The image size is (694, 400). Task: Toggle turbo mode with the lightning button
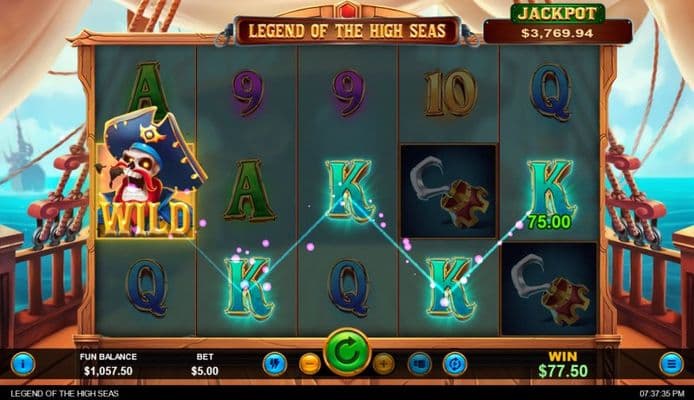(x=274, y=363)
